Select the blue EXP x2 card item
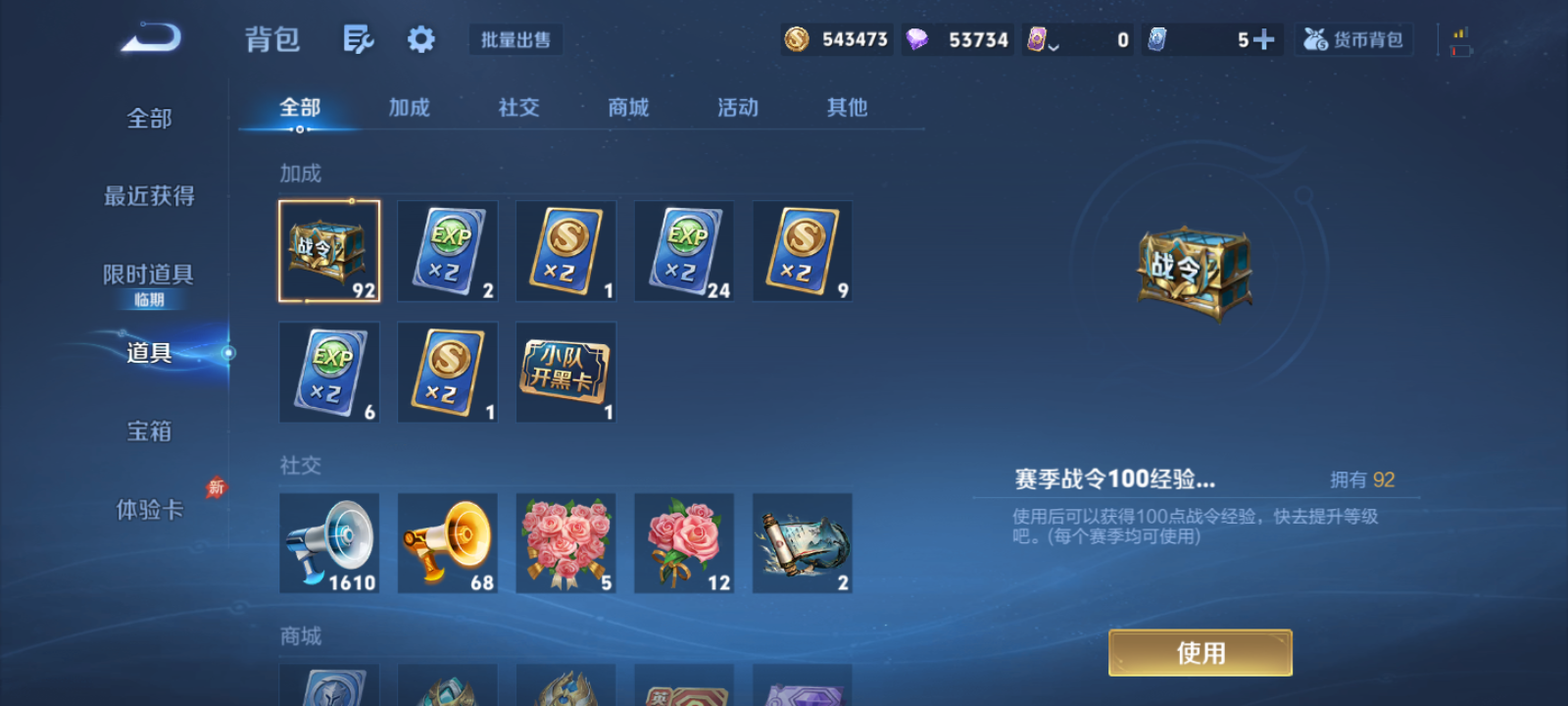Screen dimensions: 1568x706 click(448, 250)
